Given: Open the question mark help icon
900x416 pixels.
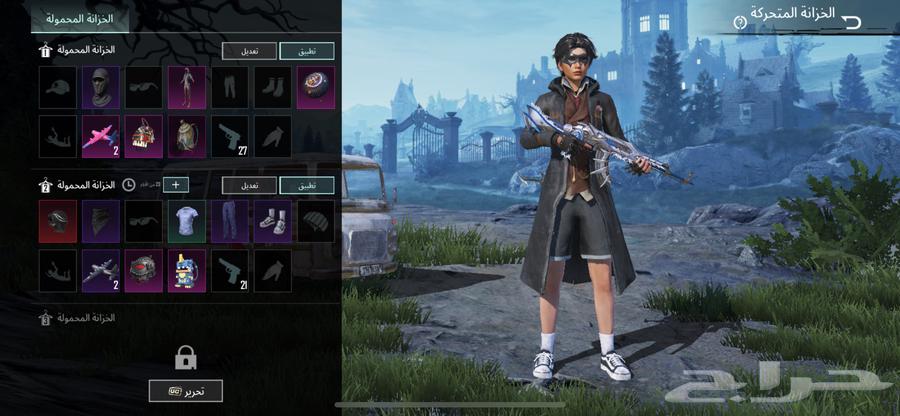Looking at the screenshot, I should 740,21.
